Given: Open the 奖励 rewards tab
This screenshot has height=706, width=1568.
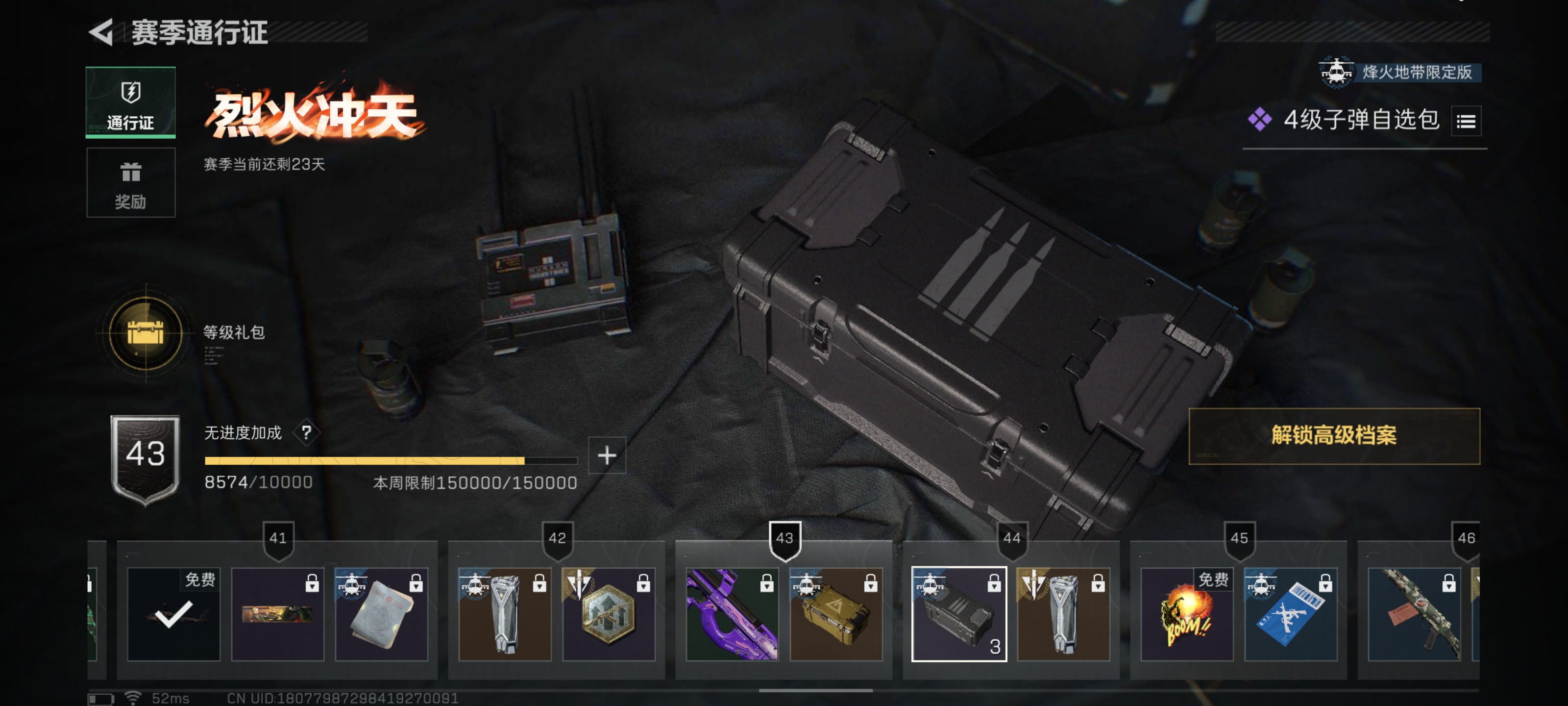Looking at the screenshot, I should [x=130, y=183].
